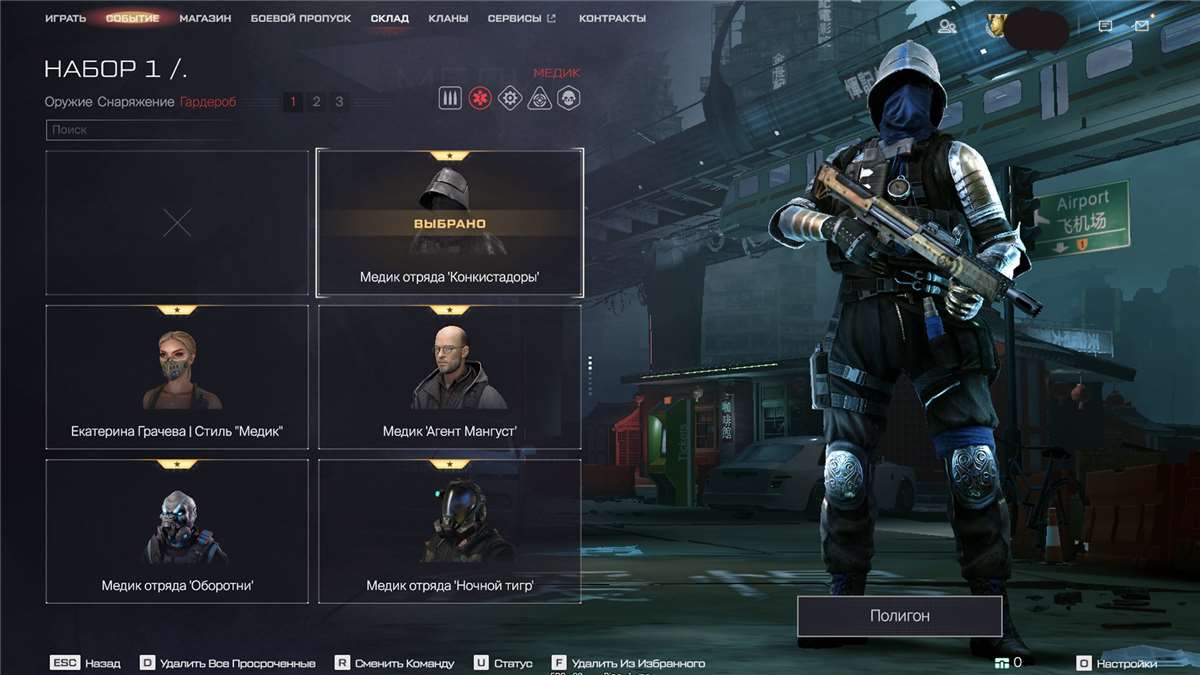This screenshot has width=1200, height=675.
Task: Open the КОНТРАКТЫ menu
Action: tap(612, 18)
